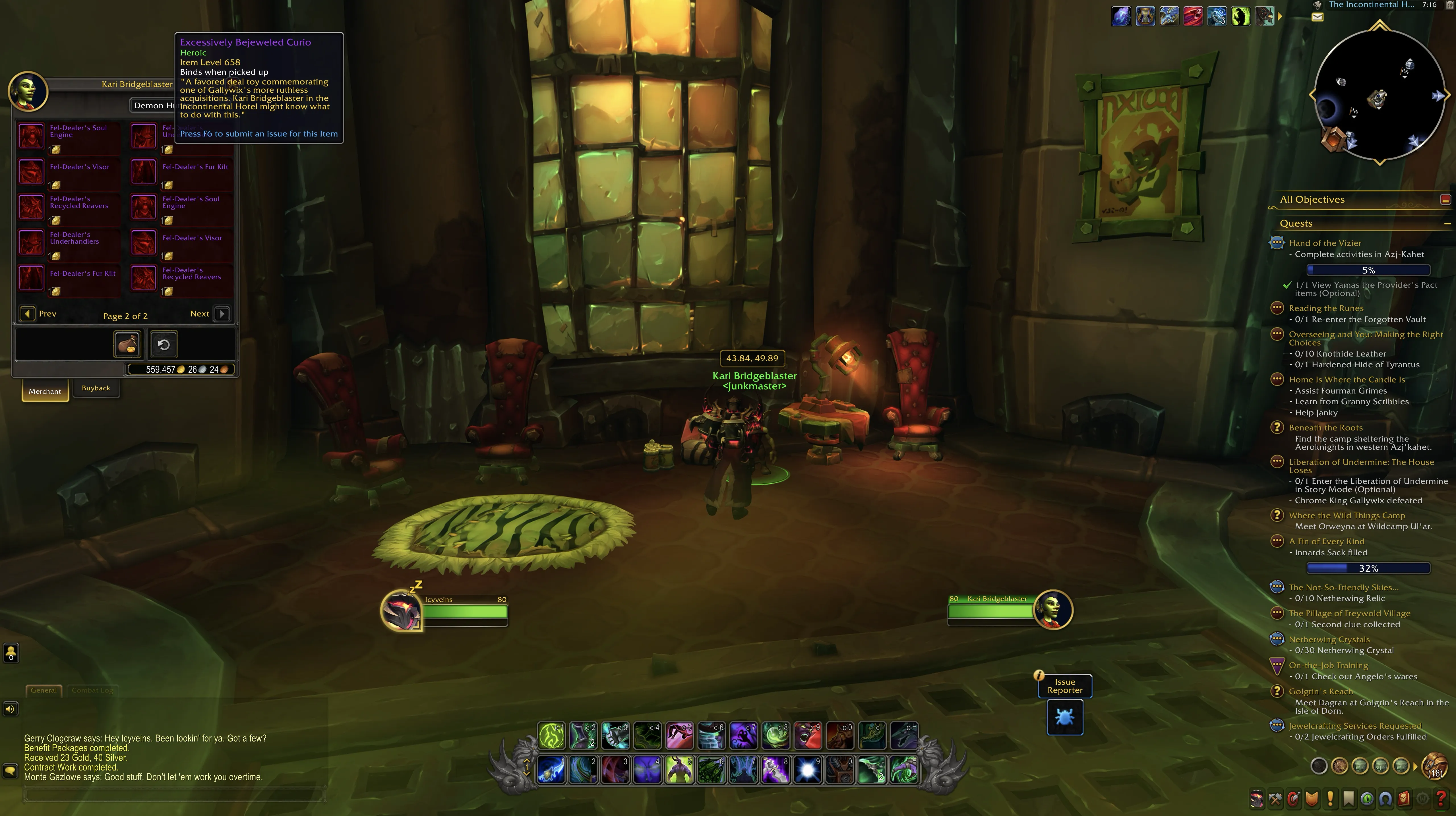
Task: Sell all junk with the coin bag button
Action: coord(127,344)
